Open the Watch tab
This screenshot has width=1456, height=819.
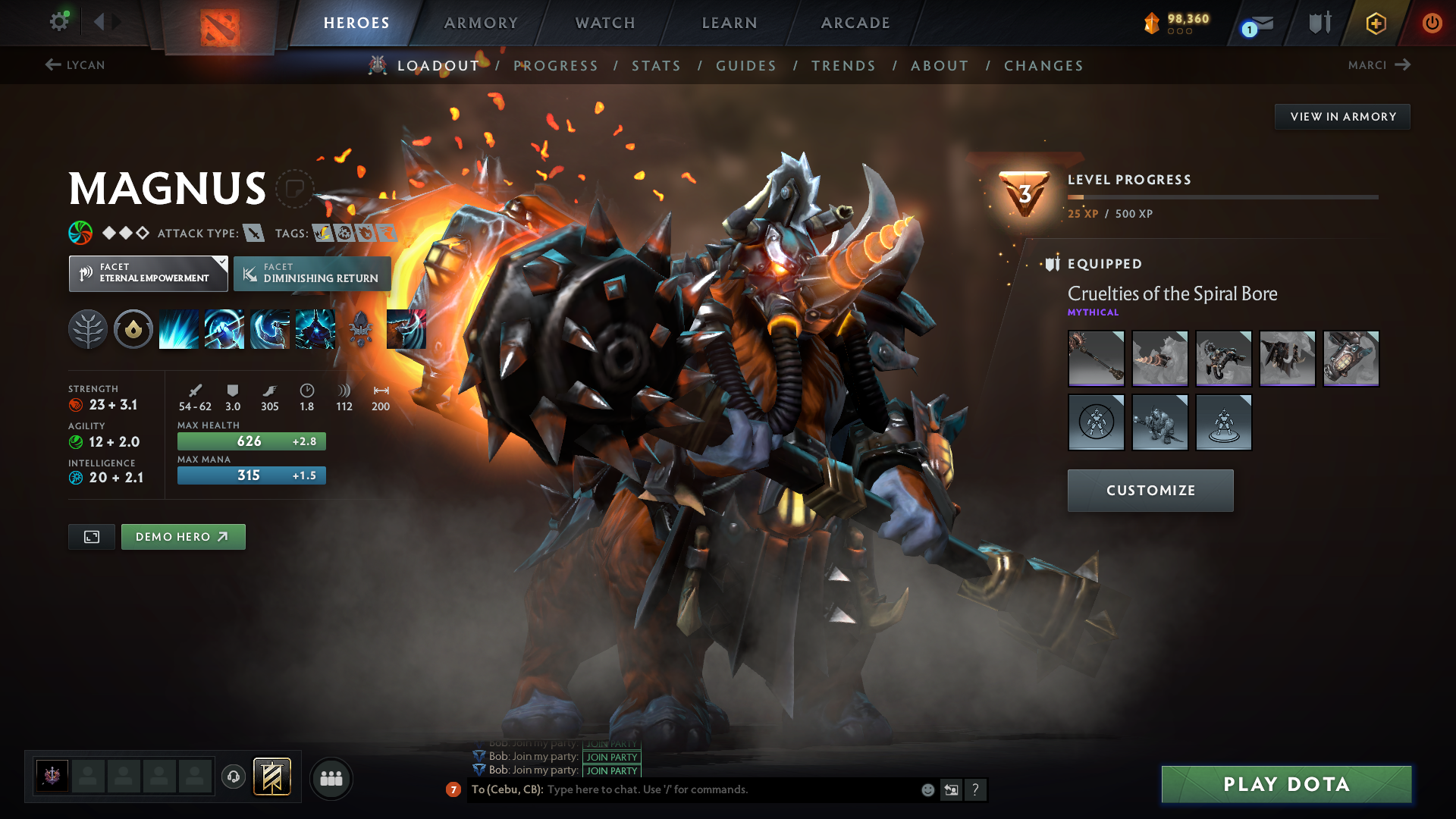(x=605, y=23)
